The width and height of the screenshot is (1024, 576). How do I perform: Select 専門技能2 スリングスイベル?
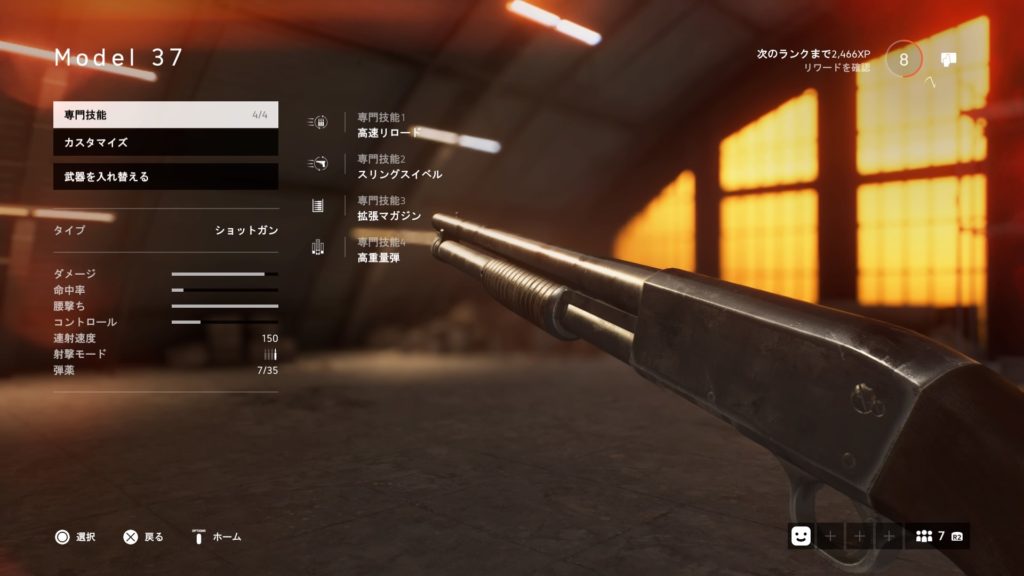pyautogui.click(x=398, y=167)
